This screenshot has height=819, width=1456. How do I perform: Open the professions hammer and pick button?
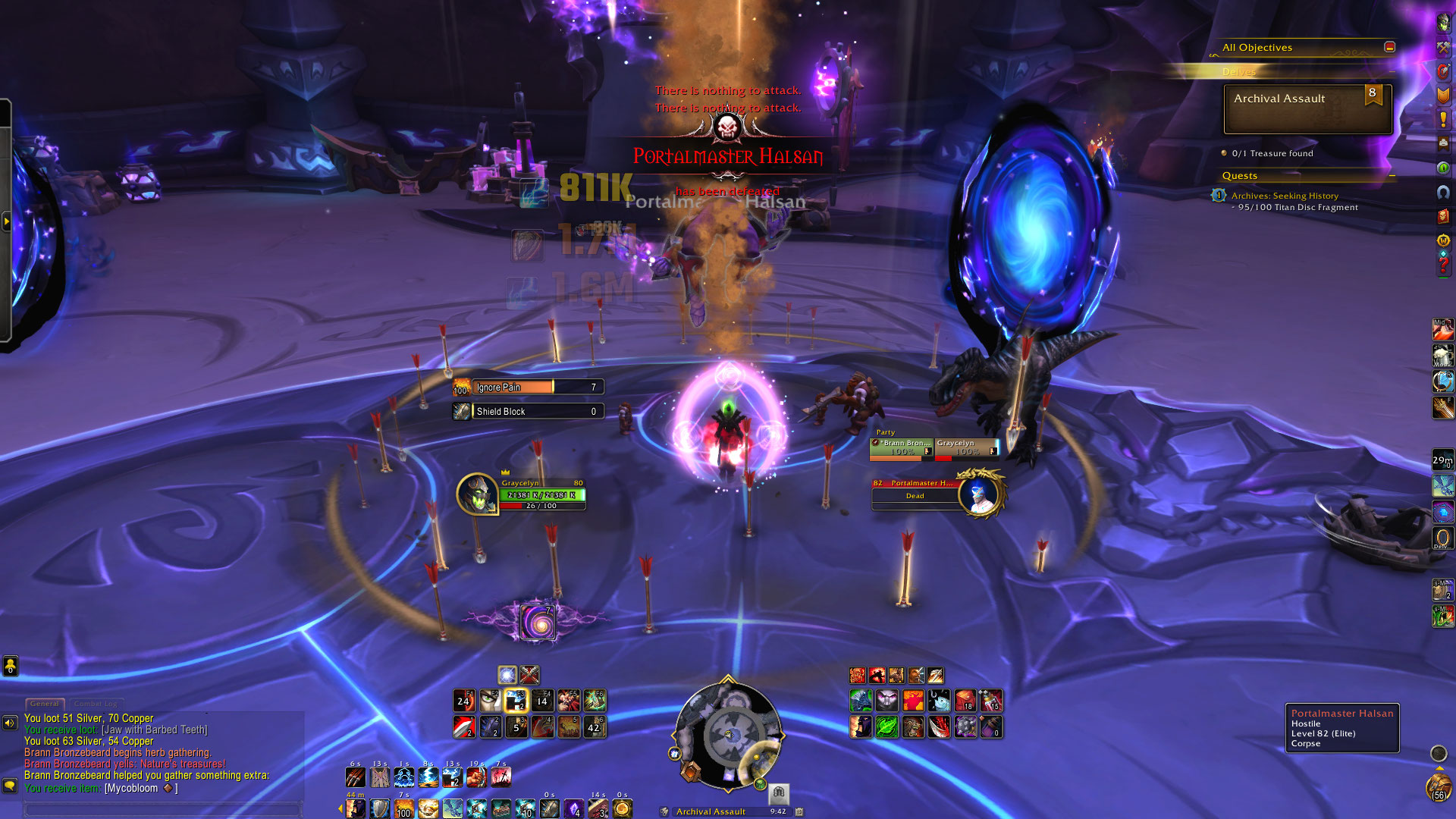(1443, 47)
